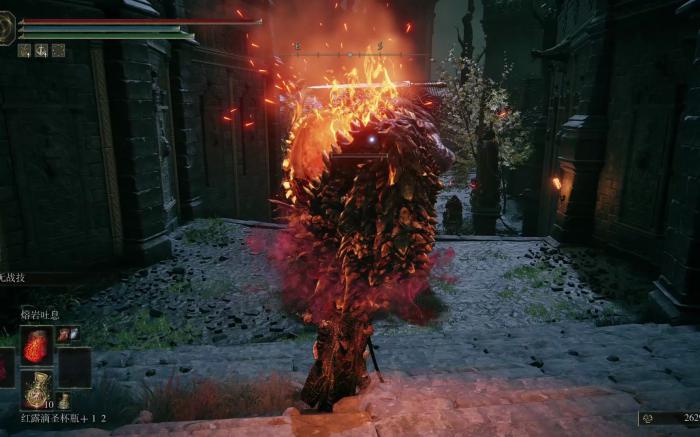Image resolution: width=700 pixels, height=437 pixels.
Task: Select the red left-hand armament slot
Action: pos(6,367)
